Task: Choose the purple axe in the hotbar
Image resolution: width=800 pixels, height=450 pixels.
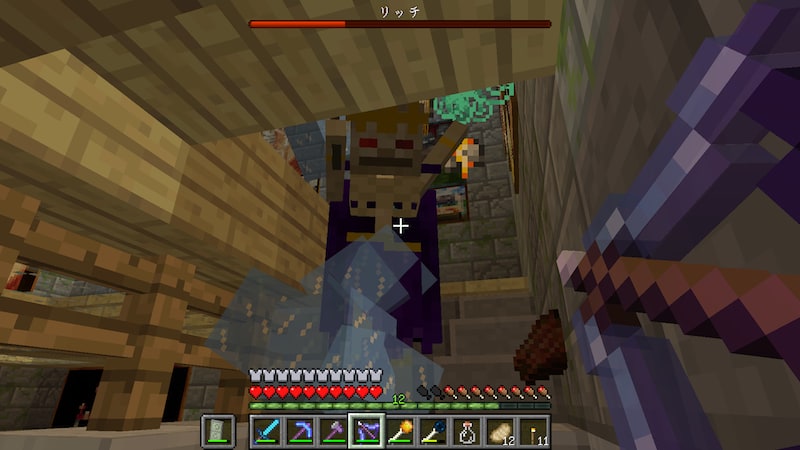Action: coord(332,431)
